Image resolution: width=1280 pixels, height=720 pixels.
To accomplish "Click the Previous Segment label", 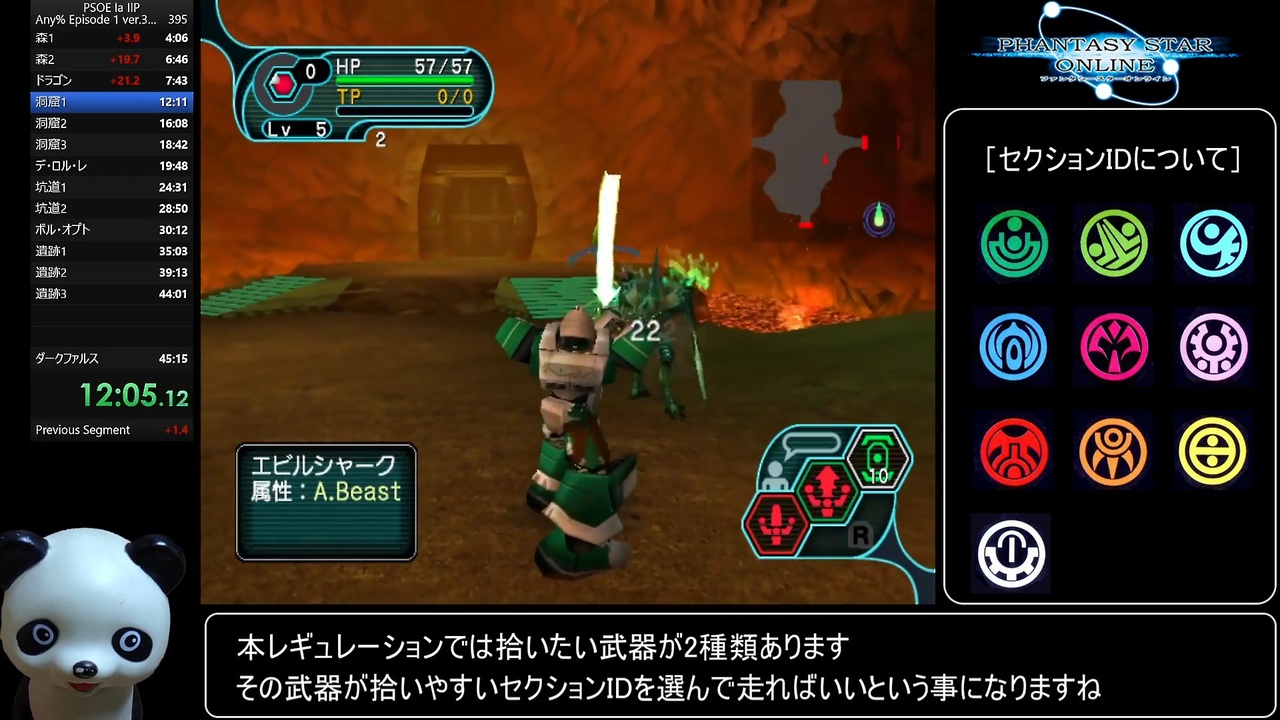I will click(82, 429).
